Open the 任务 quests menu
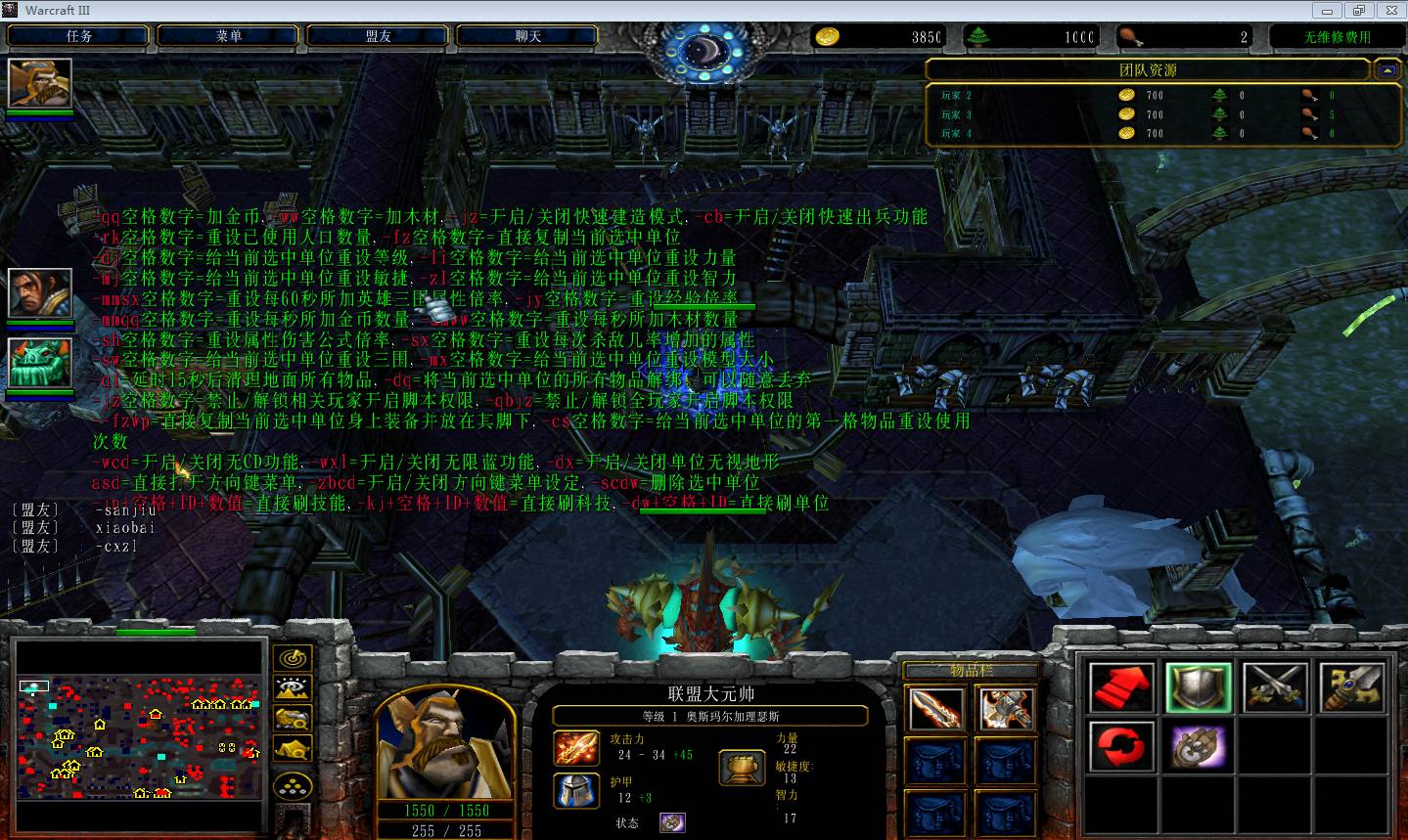 tap(79, 36)
